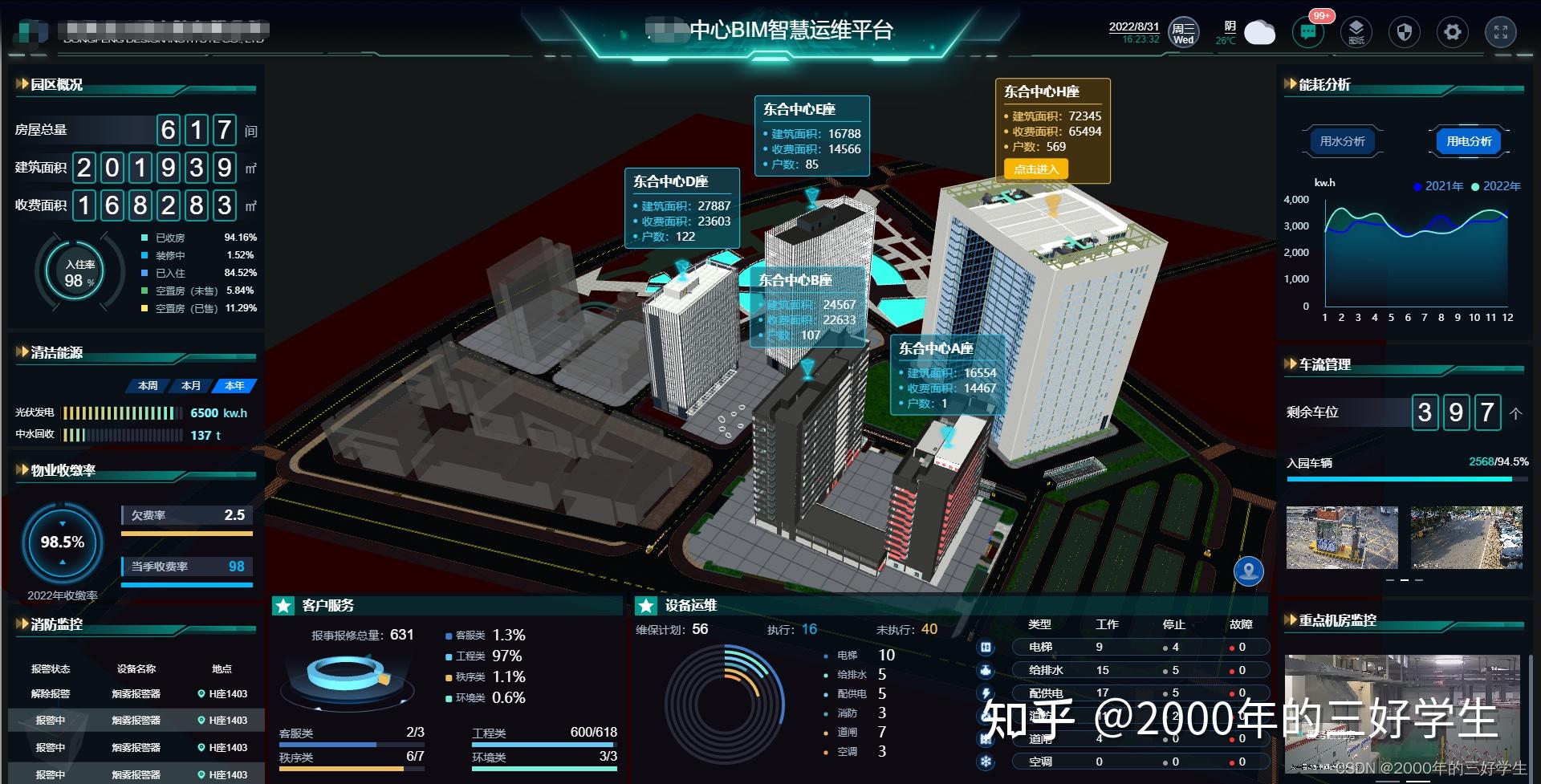Open the 图纸 drawings layer icon
Screen dimensions: 1541x784
click(x=1356, y=32)
